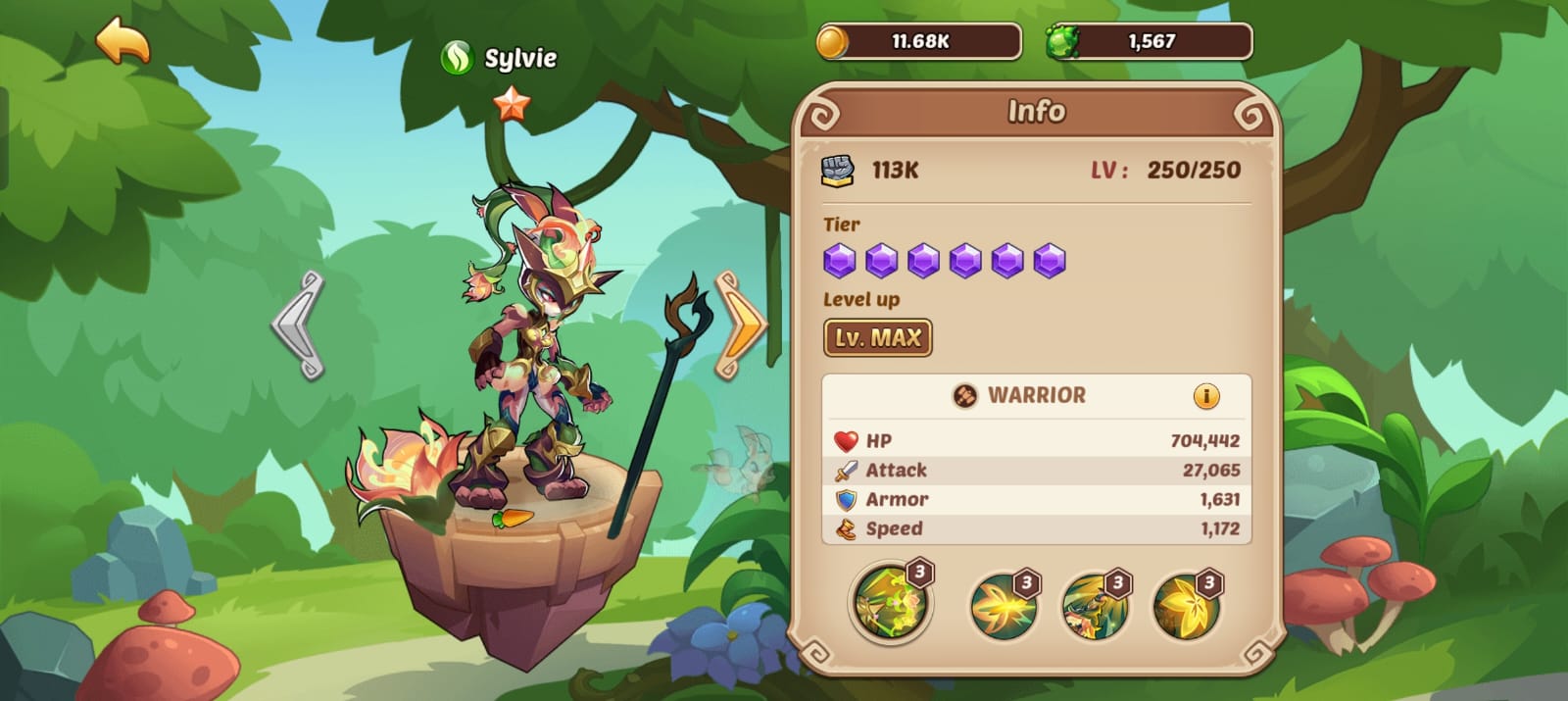Inspect the skill showing the hero's portrait
The image size is (1568, 701).
(1094, 606)
